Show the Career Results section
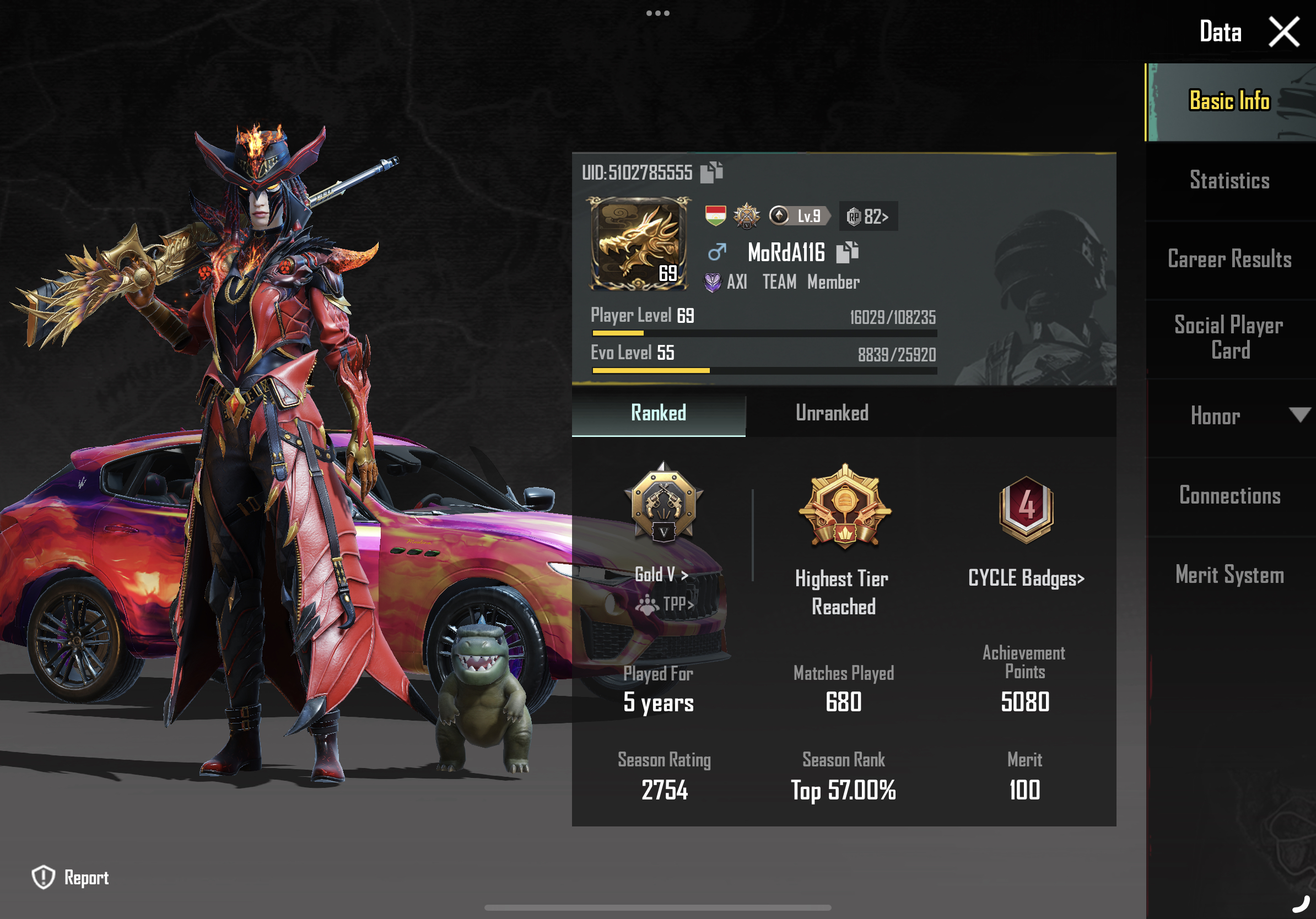The image size is (1316, 919). (1229, 260)
